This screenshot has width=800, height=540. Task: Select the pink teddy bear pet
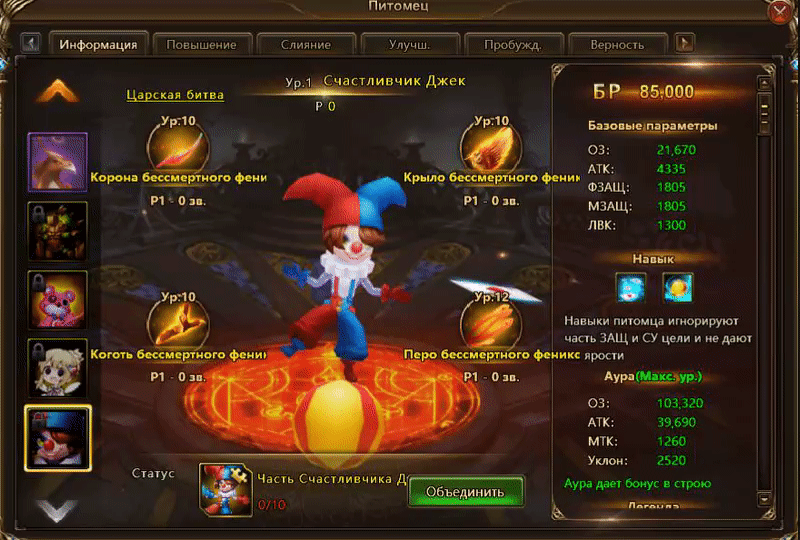(x=57, y=299)
